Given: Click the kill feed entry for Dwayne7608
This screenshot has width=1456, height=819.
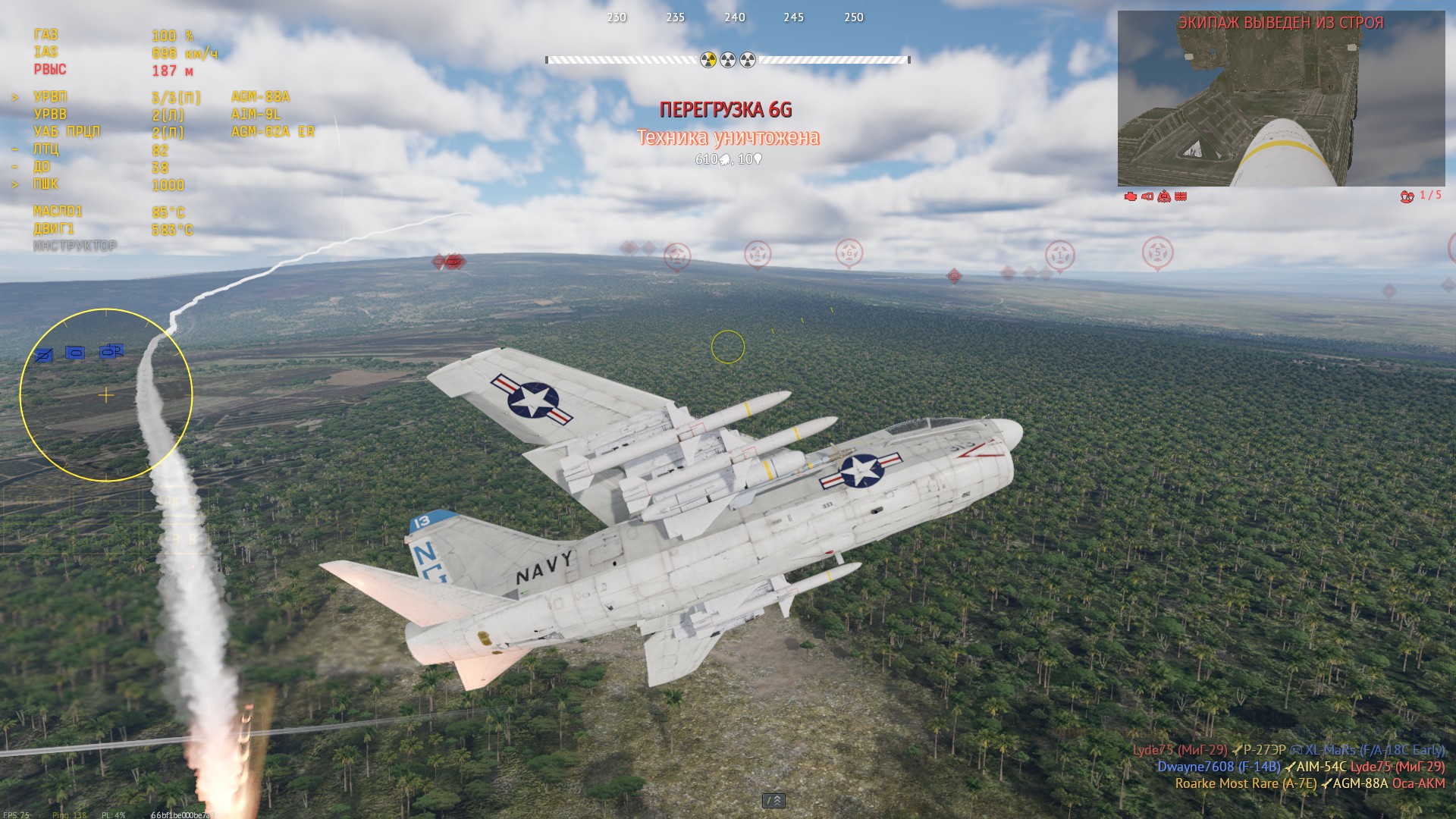Looking at the screenshot, I should point(1301,767).
